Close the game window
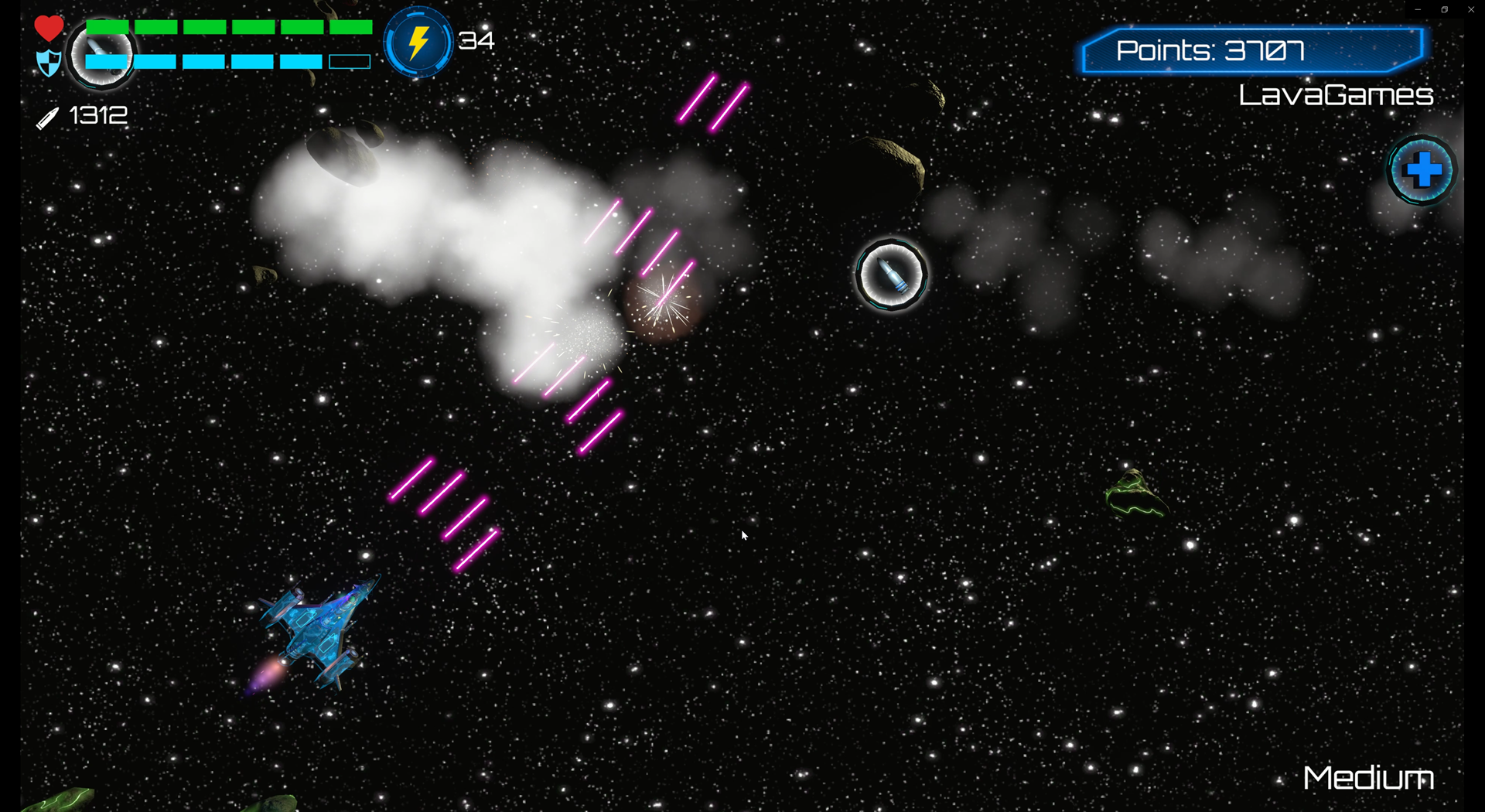 point(1470,10)
